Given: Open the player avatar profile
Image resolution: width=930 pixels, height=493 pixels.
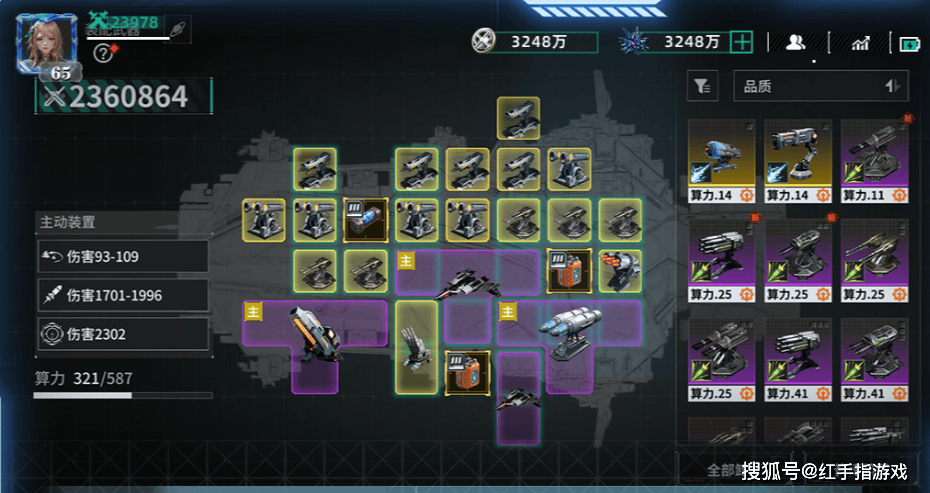Looking at the screenshot, I should point(47,43).
